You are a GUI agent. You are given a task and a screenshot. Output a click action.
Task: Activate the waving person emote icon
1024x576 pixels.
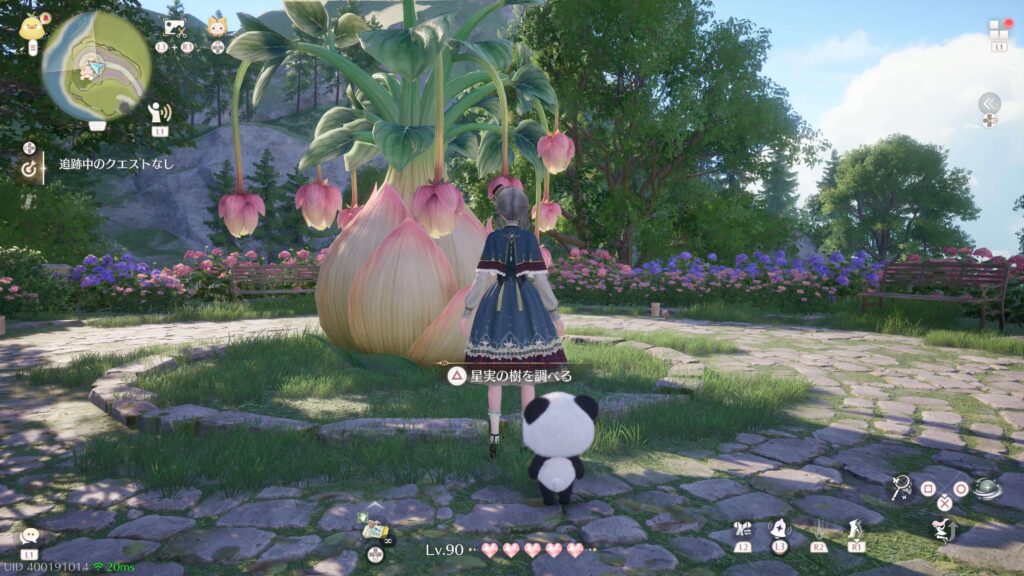point(159,112)
